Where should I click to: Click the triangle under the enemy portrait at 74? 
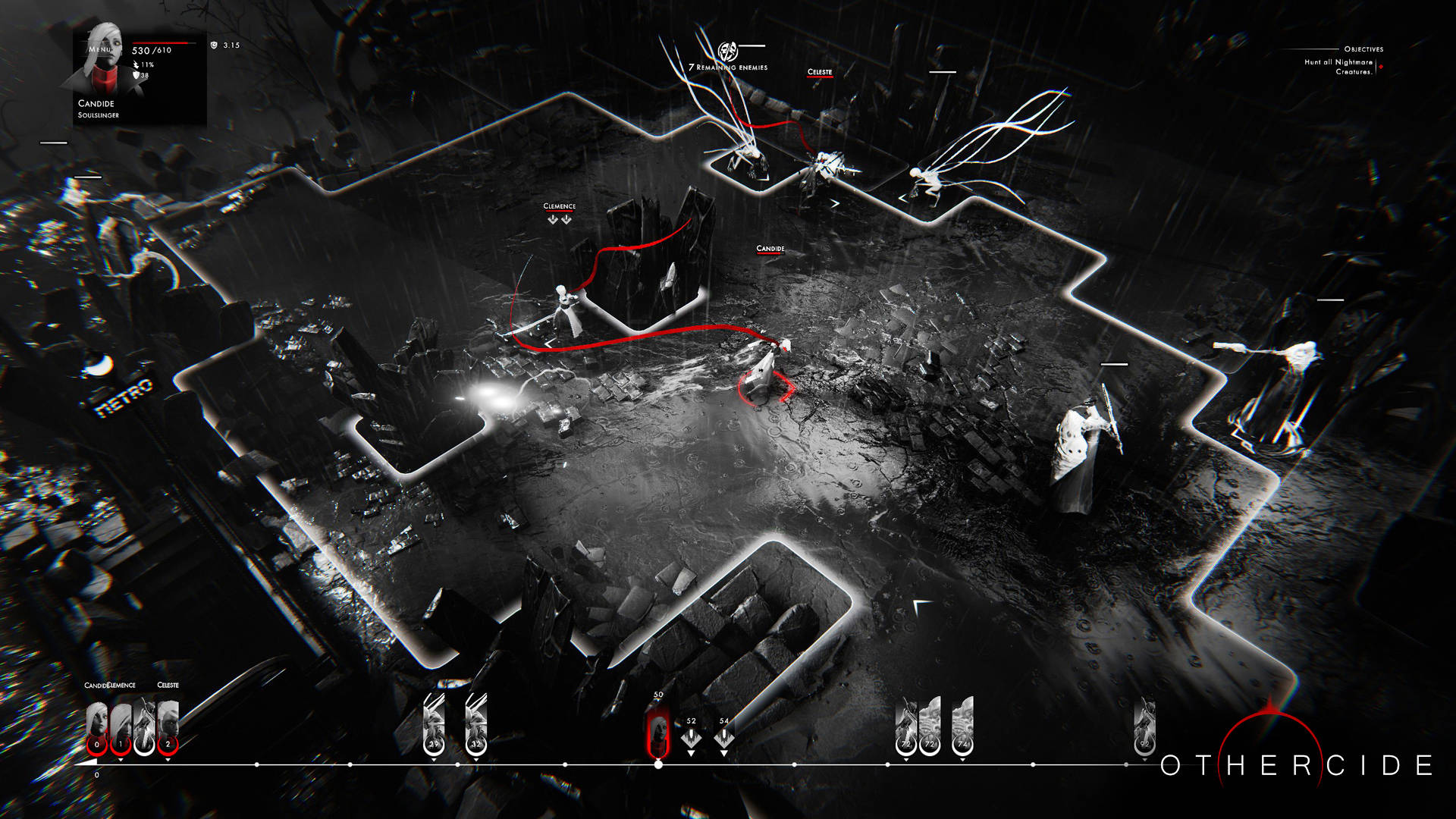(963, 759)
